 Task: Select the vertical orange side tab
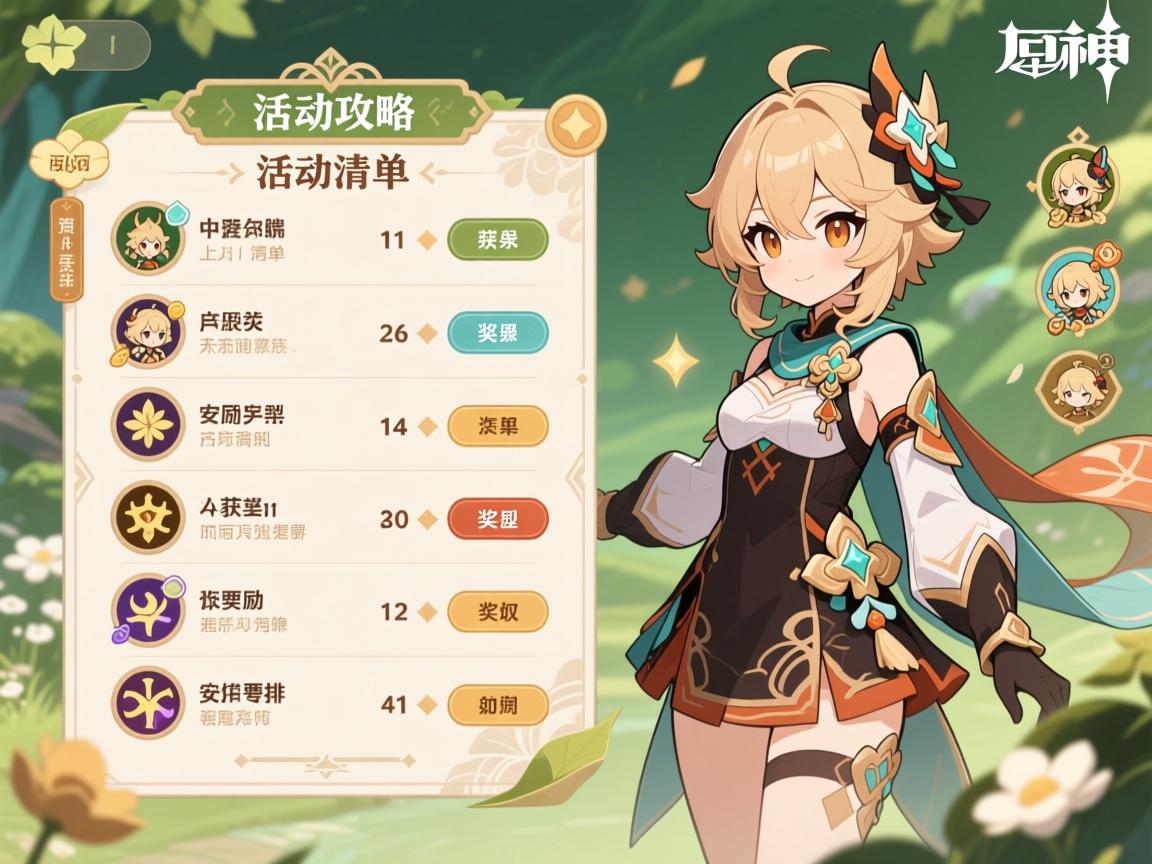click(66, 250)
